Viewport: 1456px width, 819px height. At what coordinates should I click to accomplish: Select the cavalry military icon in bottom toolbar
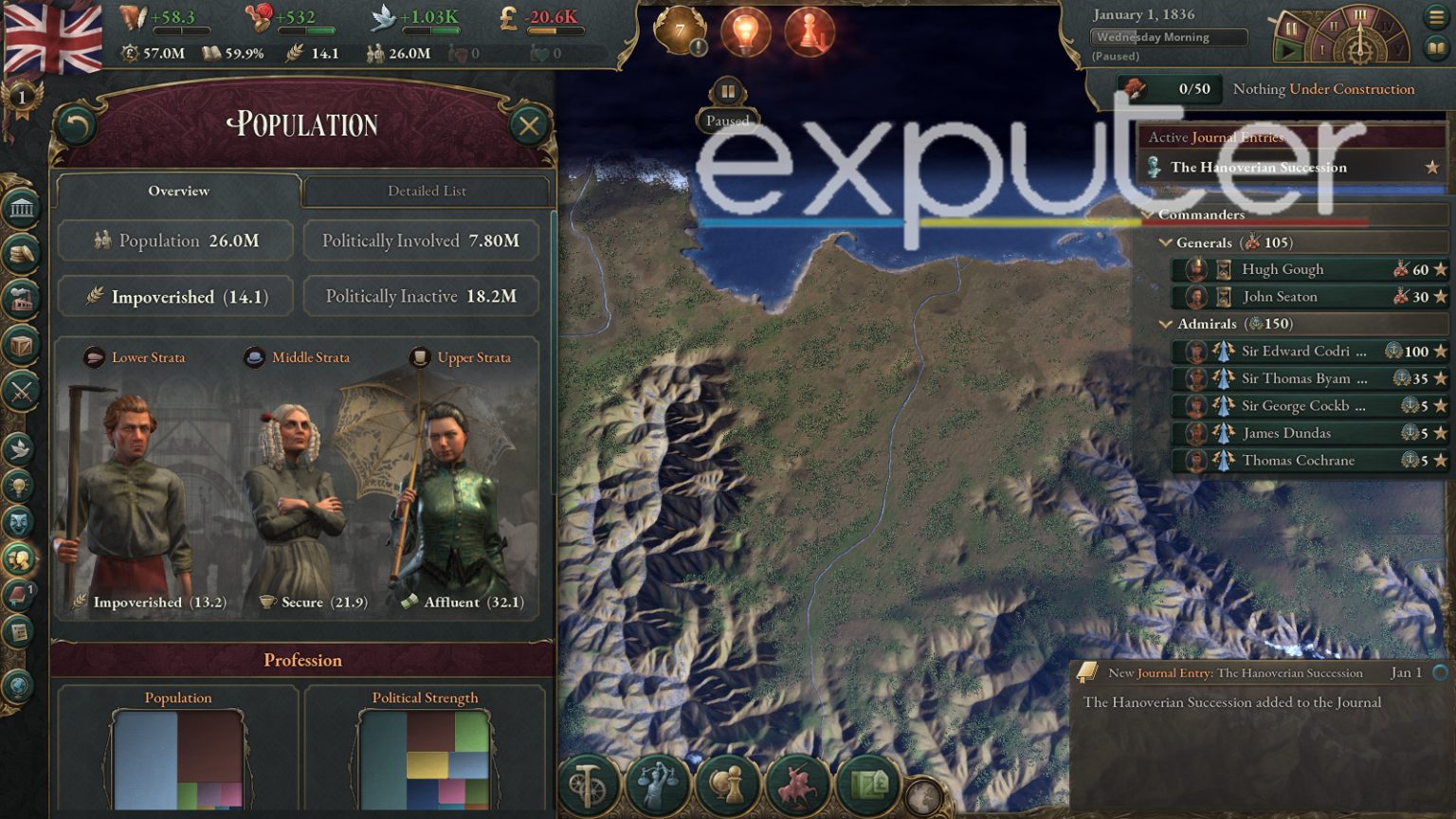[x=799, y=783]
